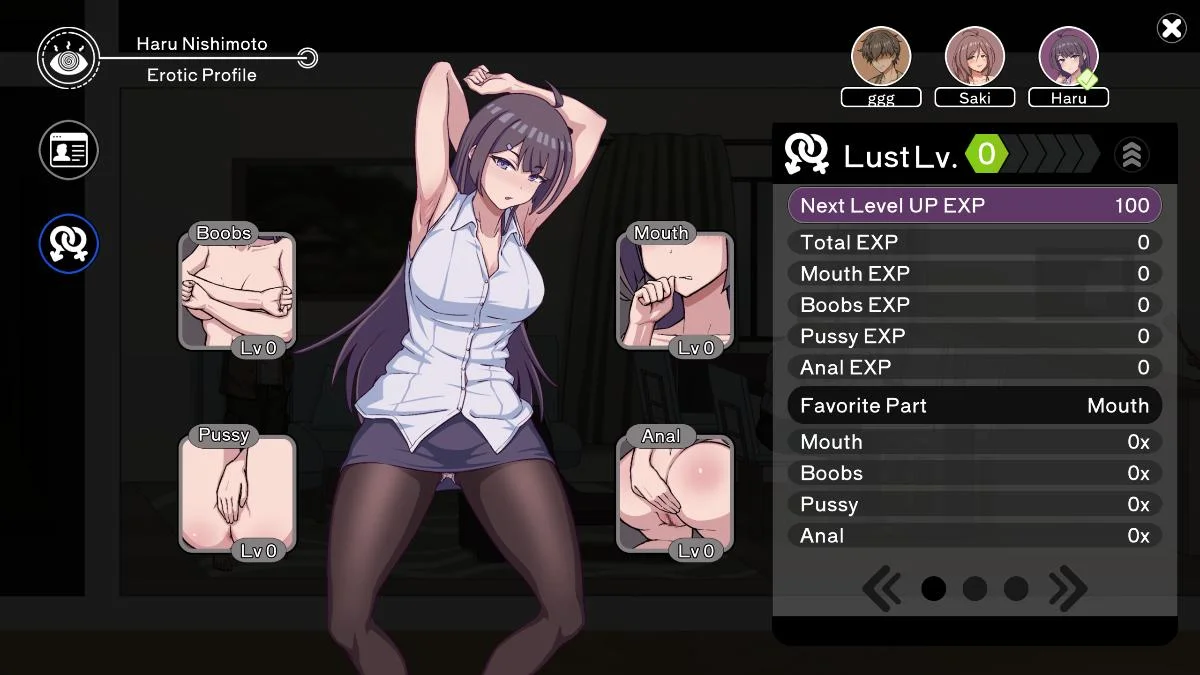Close the Erotic Profile screen
Image resolution: width=1200 pixels, height=675 pixels.
coord(1171,28)
